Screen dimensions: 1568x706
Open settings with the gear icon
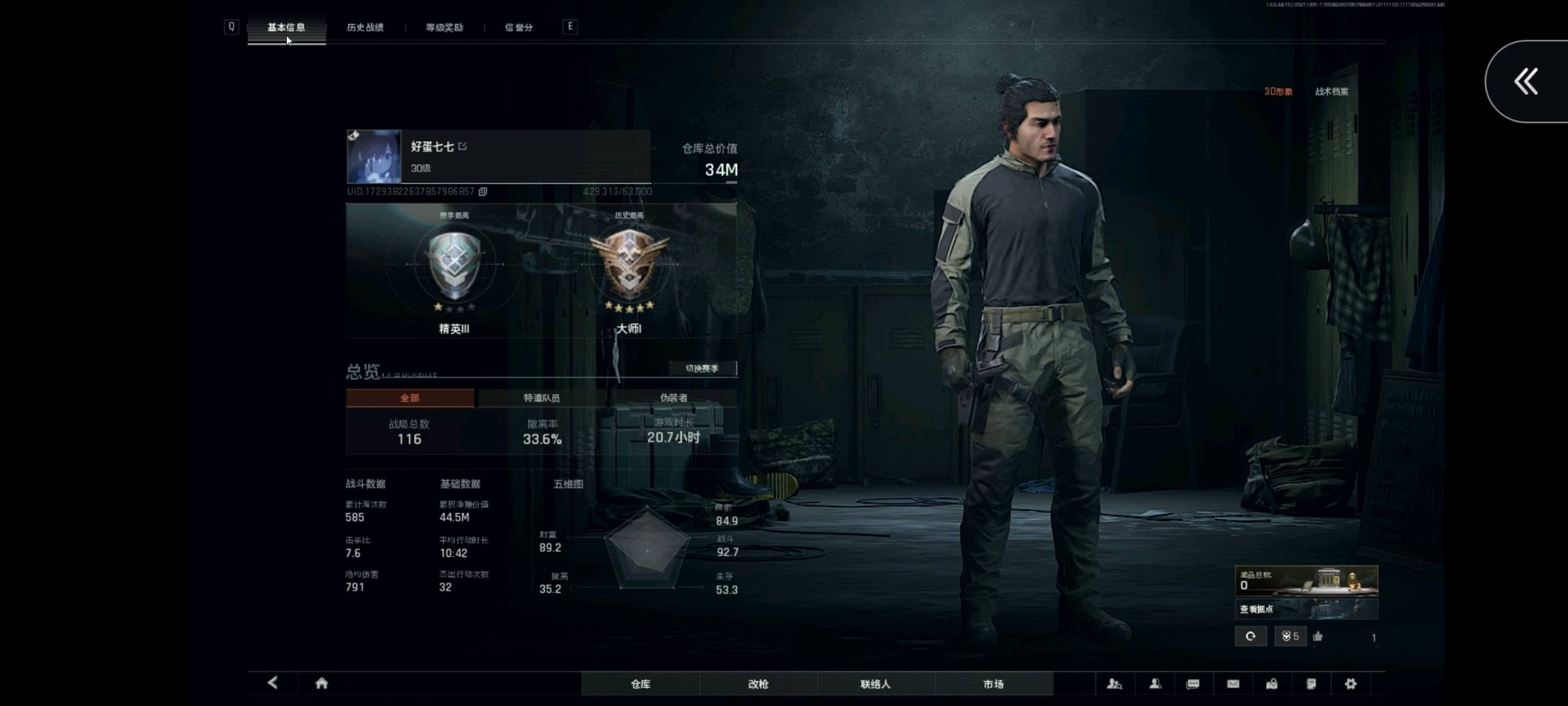(x=1350, y=684)
